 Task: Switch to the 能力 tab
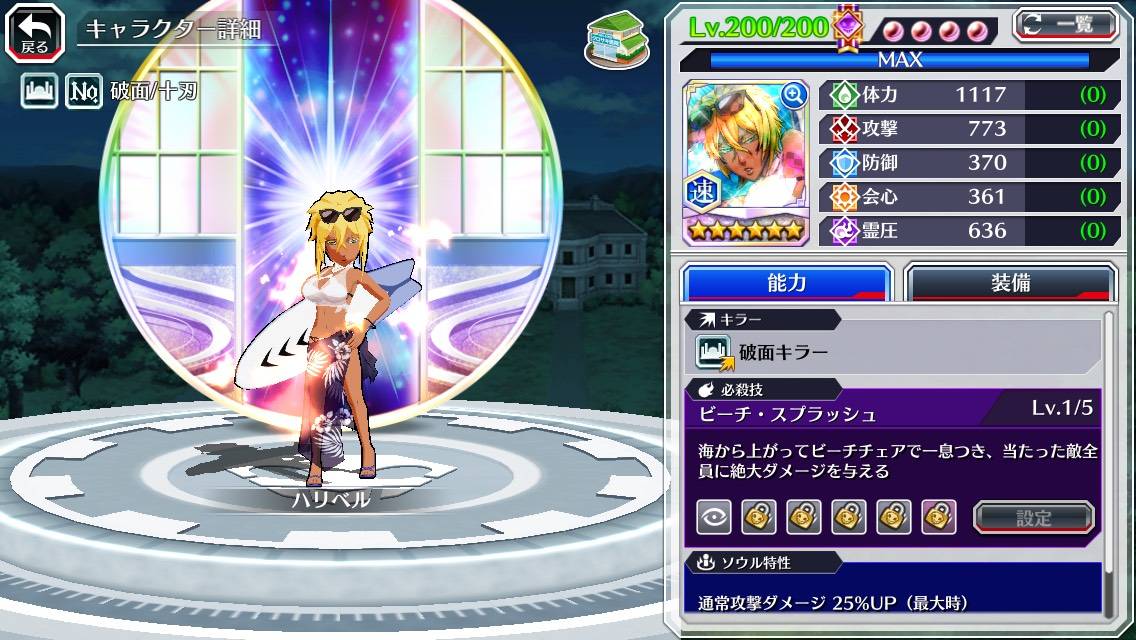pos(786,283)
